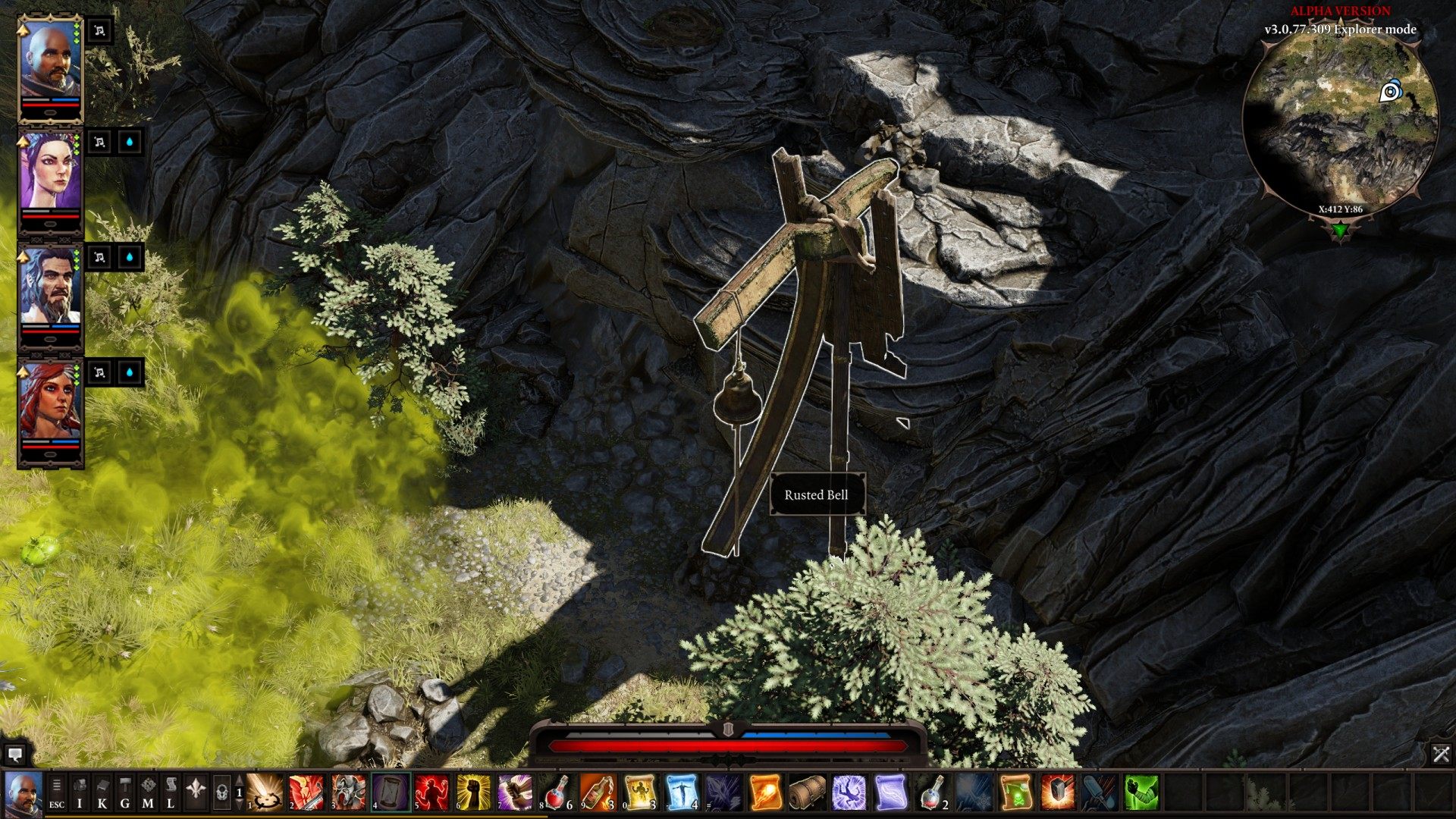Select the bald bearded man's party portrait
Viewport: 1456px width, 819px height.
click(49, 59)
